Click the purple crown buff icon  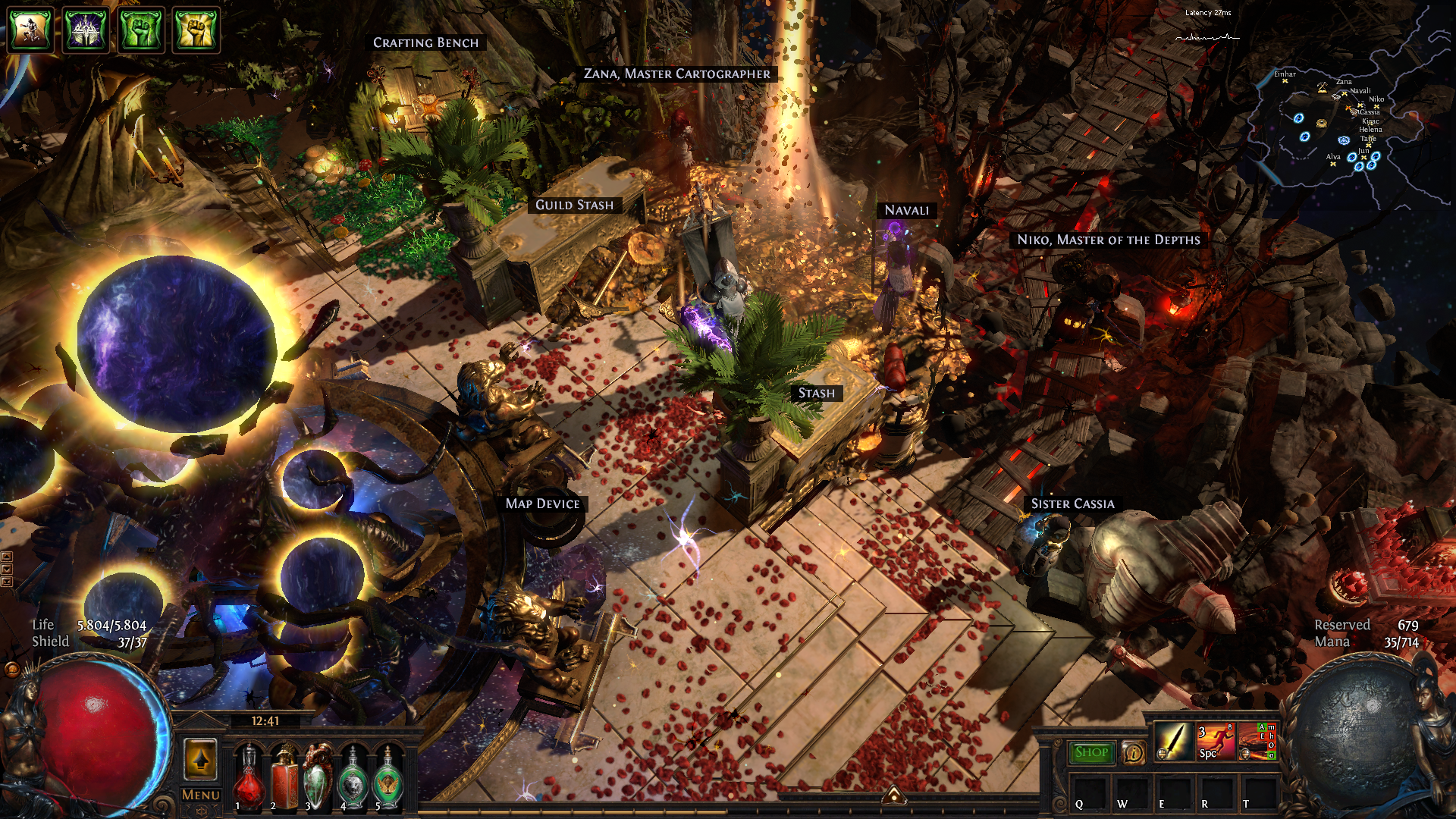tap(86, 30)
